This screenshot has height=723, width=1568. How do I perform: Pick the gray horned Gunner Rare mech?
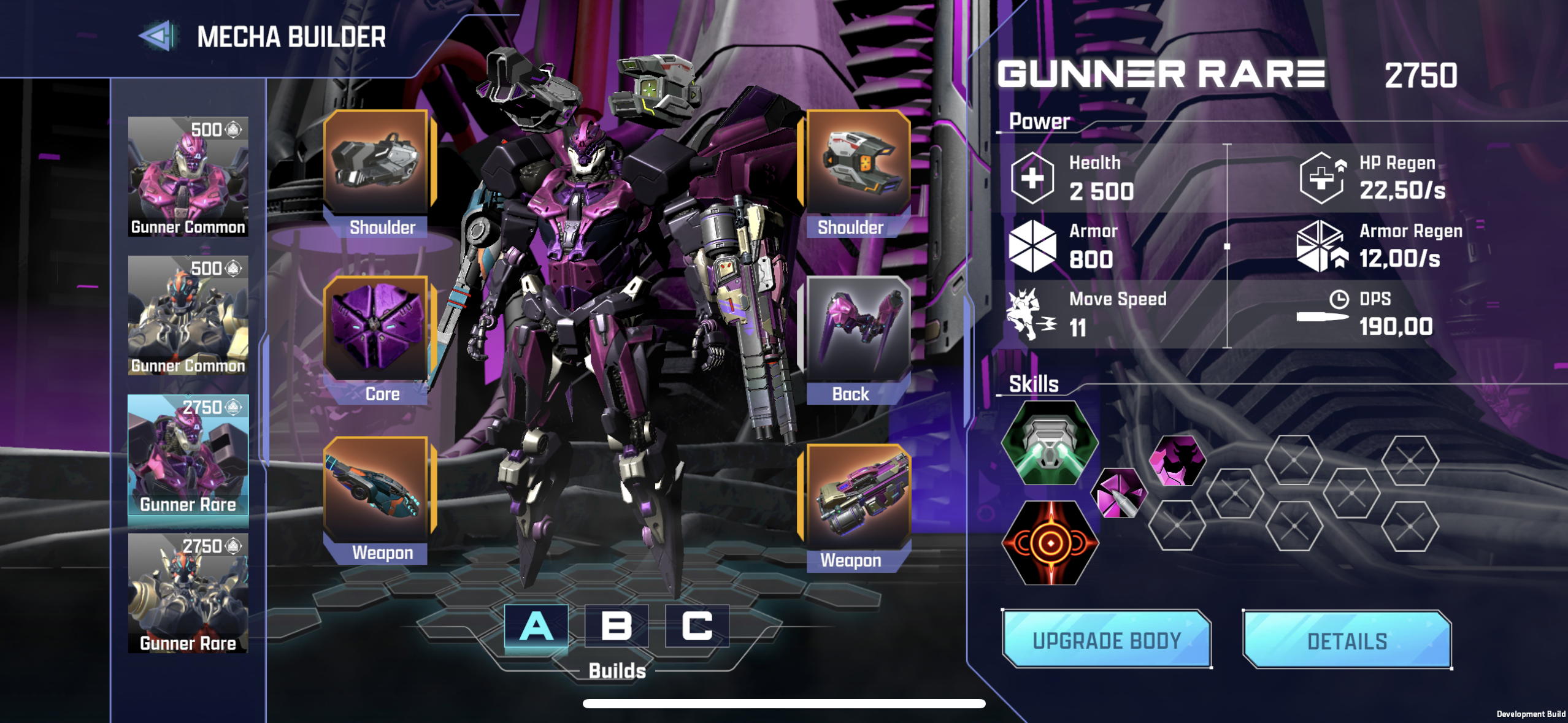click(188, 593)
